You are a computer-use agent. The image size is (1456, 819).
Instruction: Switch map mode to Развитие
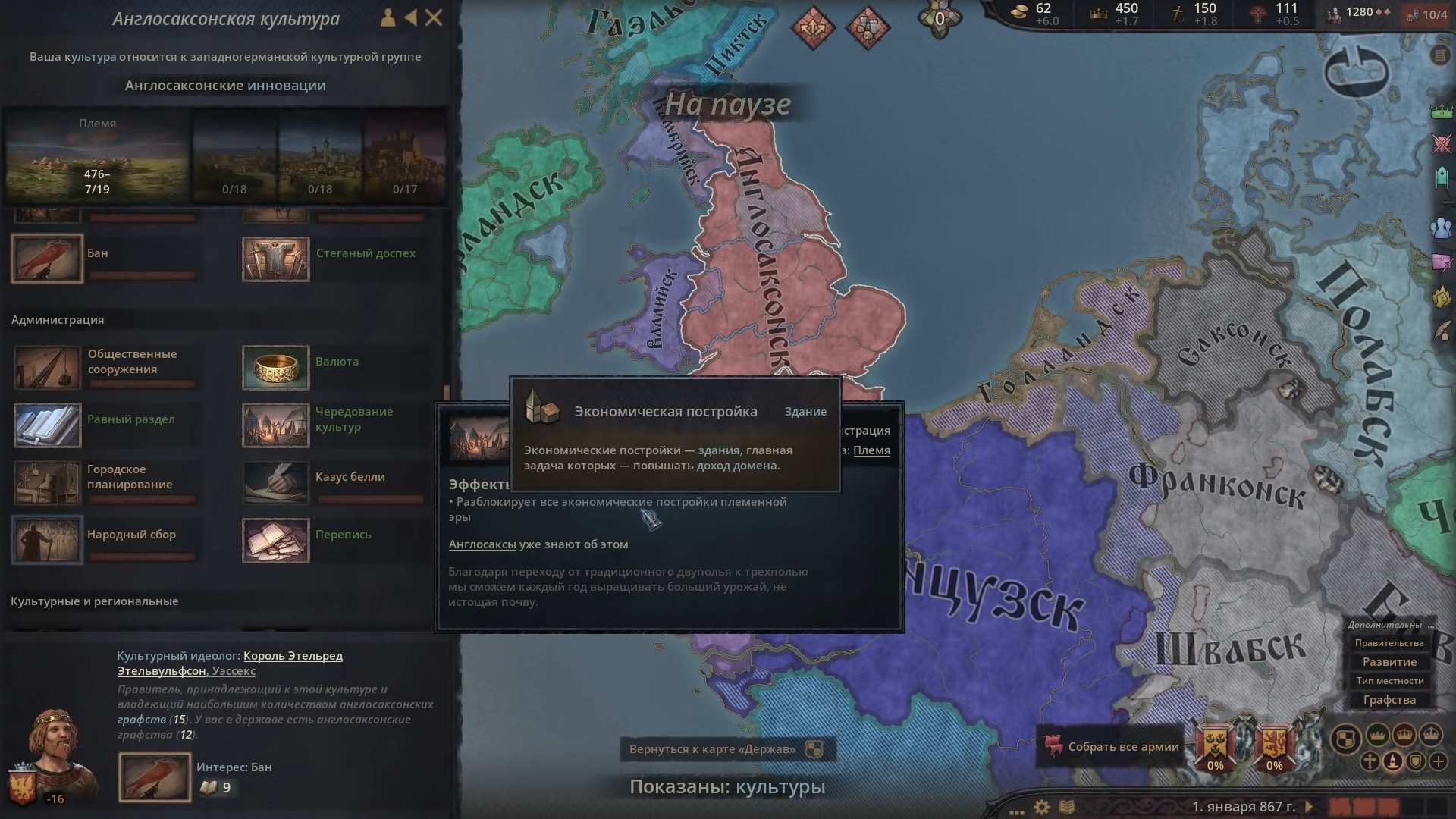tap(1389, 662)
